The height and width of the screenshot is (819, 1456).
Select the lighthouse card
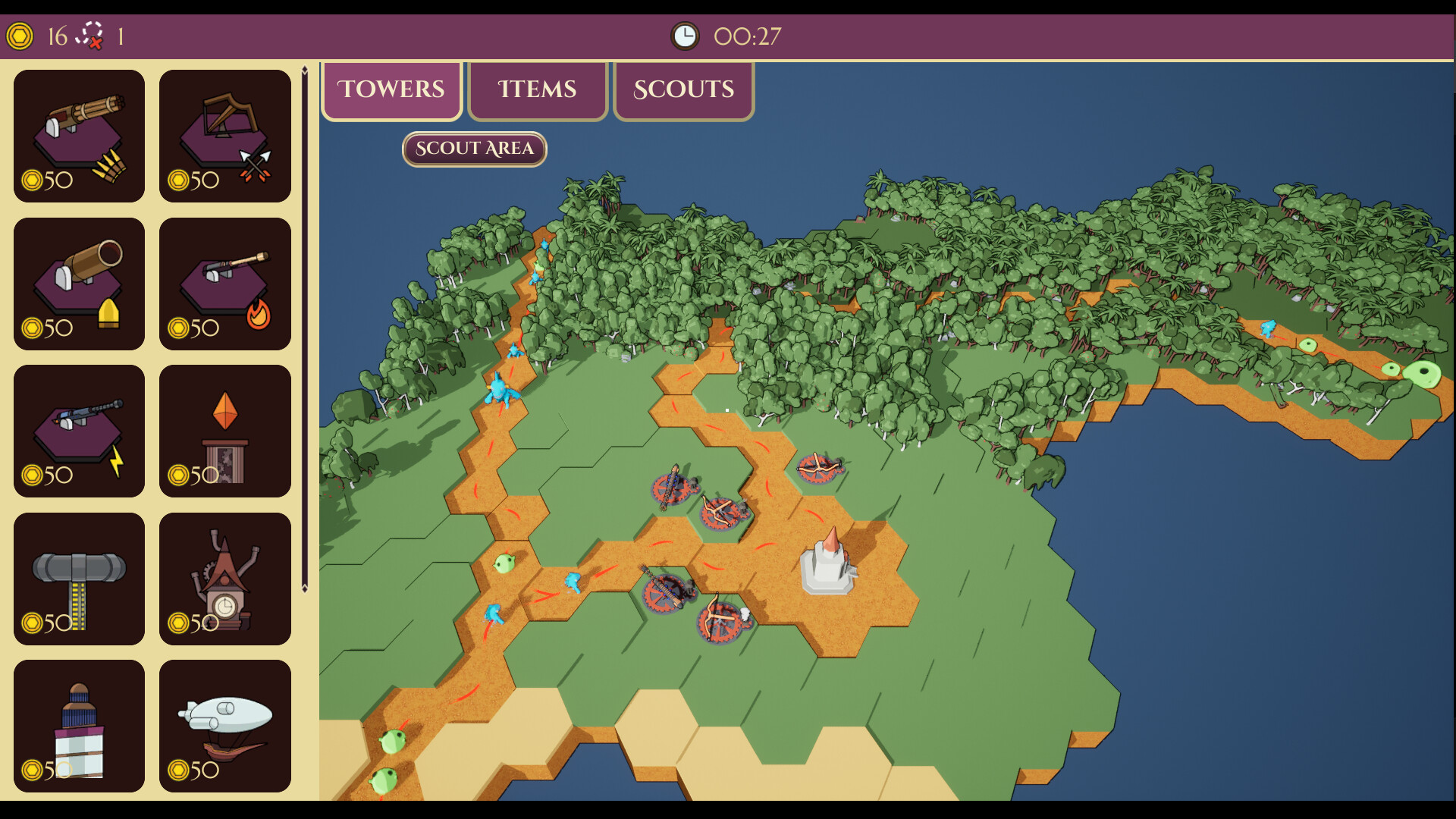pyautogui.click(x=79, y=725)
